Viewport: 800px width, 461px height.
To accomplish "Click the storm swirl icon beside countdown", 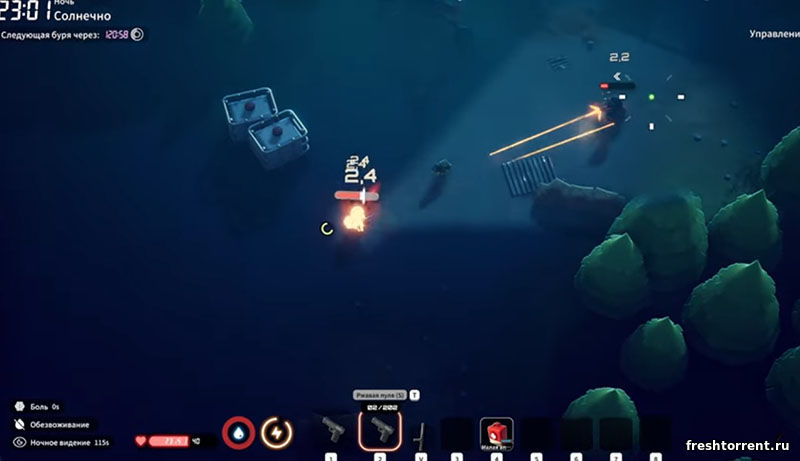I will [x=137, y=34].
